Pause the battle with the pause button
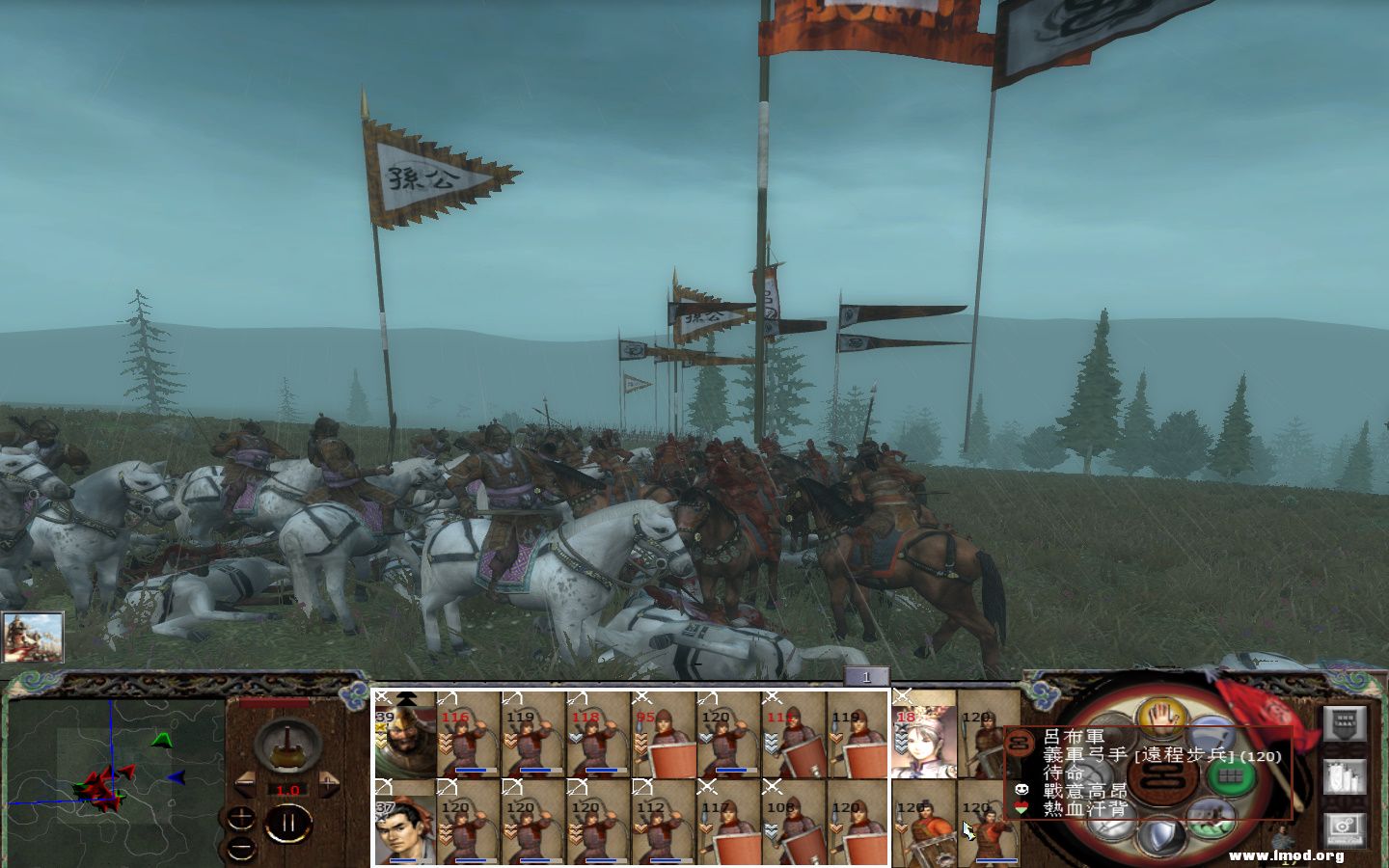The height and width of the screenshot is (868, 1389). click(x=287, y=823)
